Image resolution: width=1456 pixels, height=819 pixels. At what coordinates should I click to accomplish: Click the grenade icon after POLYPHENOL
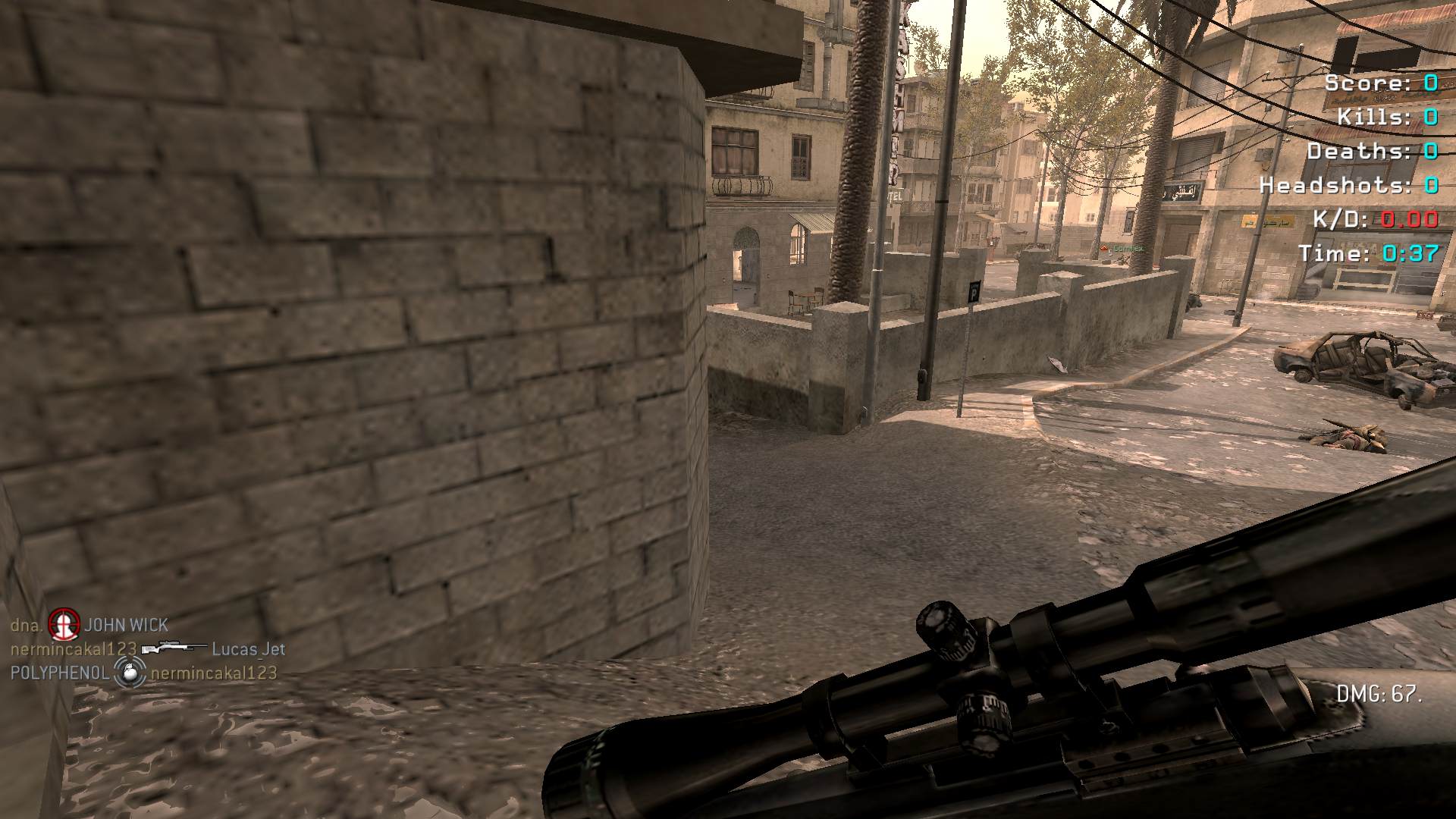[x=130, y=673]
